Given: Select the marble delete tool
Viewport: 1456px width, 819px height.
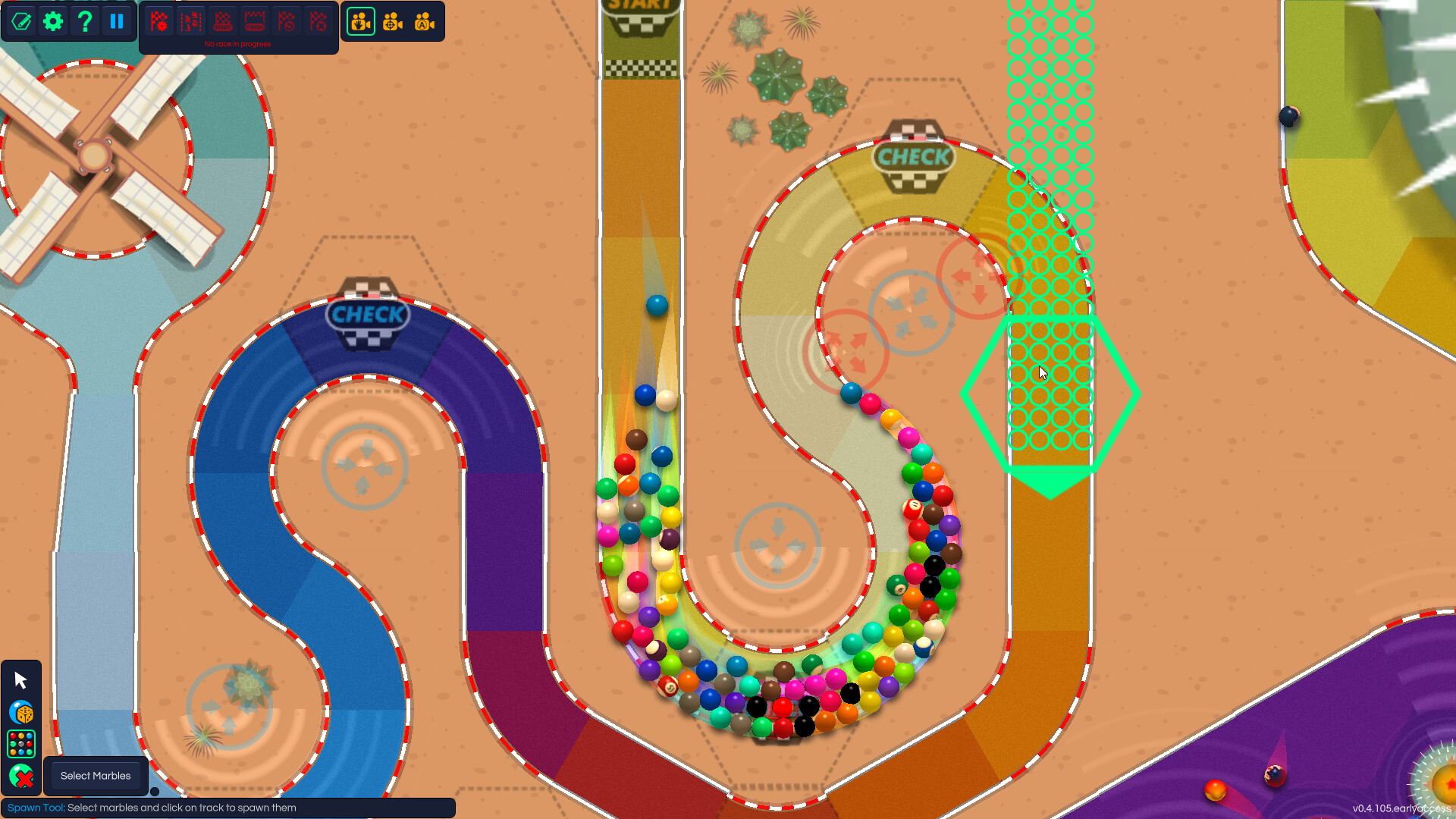Looking at the screenshot, I should point(21,777).
